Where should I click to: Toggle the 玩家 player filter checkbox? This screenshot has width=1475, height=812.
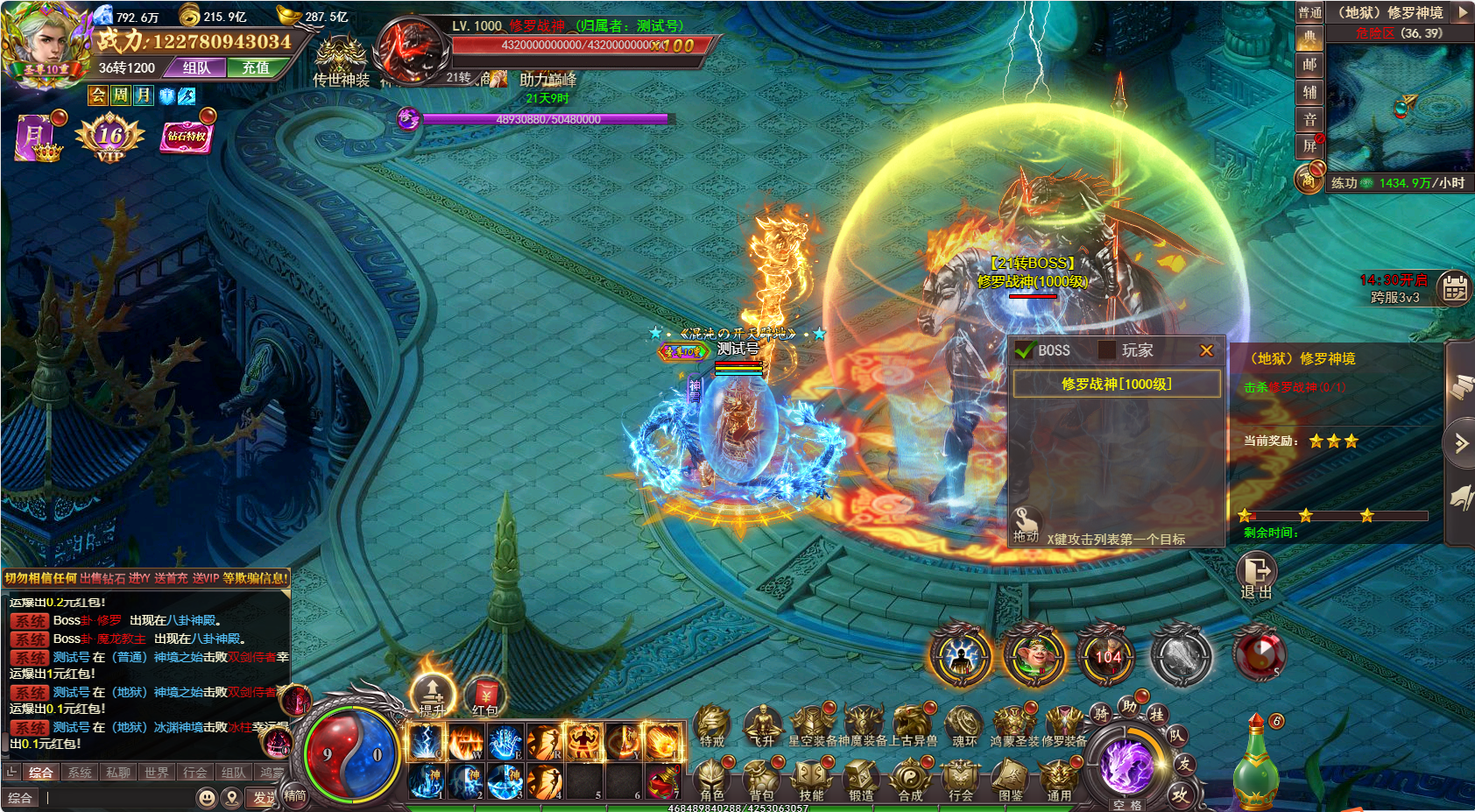tap(1107, 350)
